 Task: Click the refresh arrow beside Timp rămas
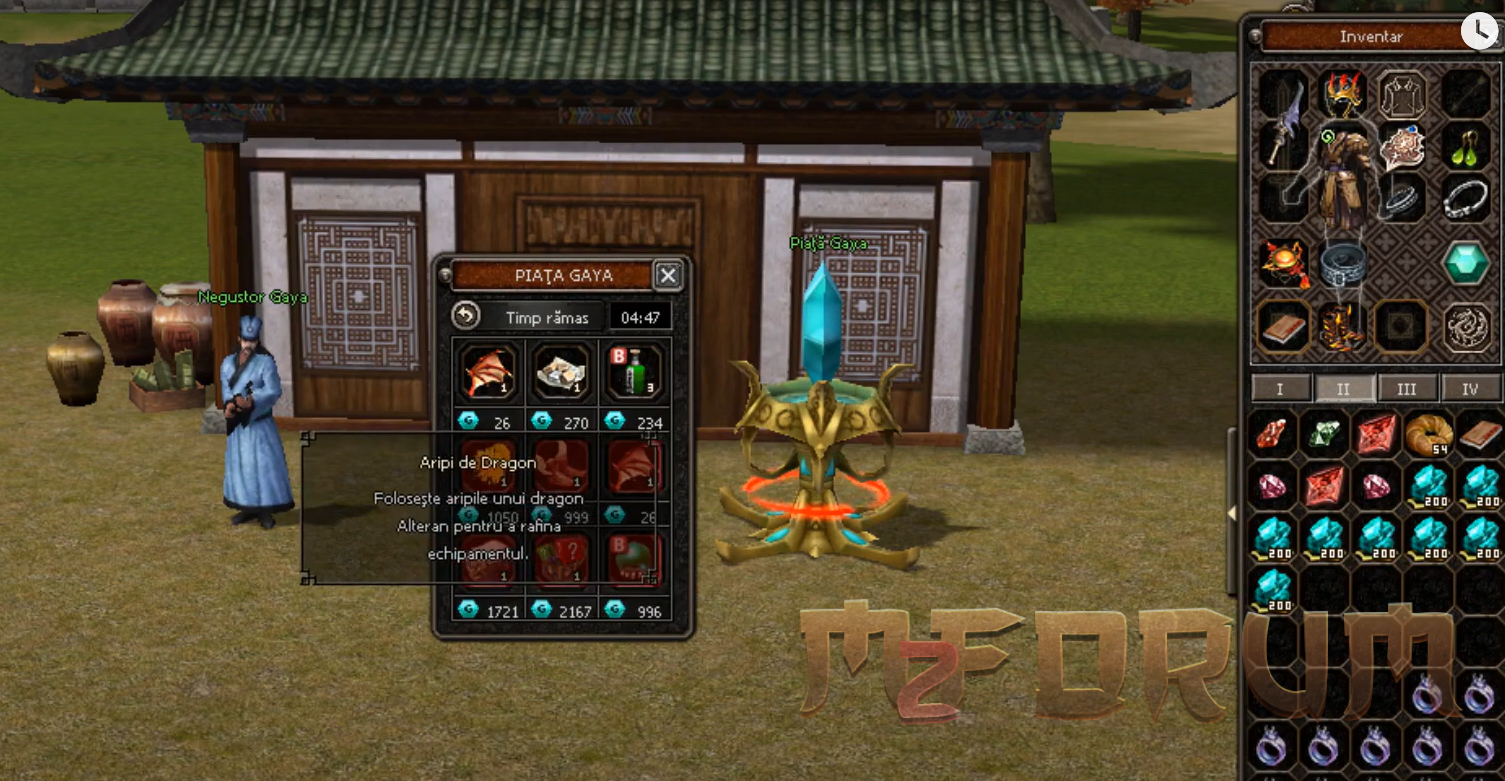click(466, 317)
